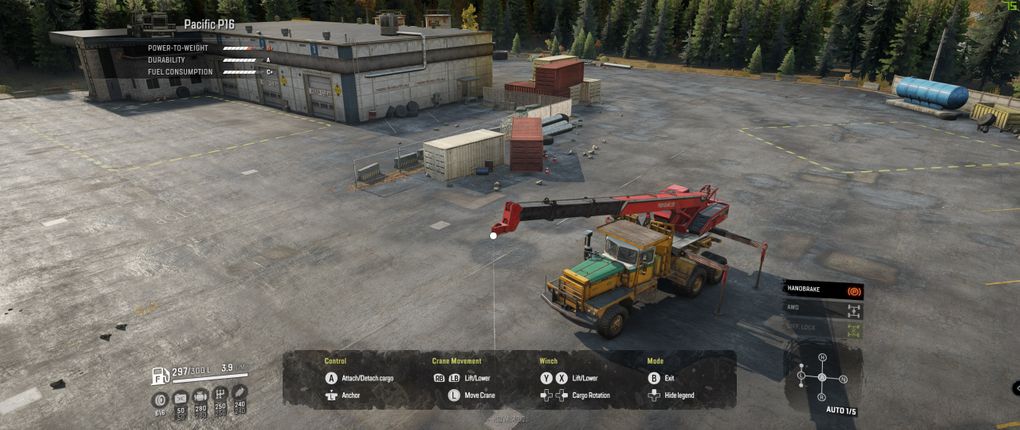Click the Pacific P16 truck name
Screen dimensions: 1020x430
[x=208, y=24]
